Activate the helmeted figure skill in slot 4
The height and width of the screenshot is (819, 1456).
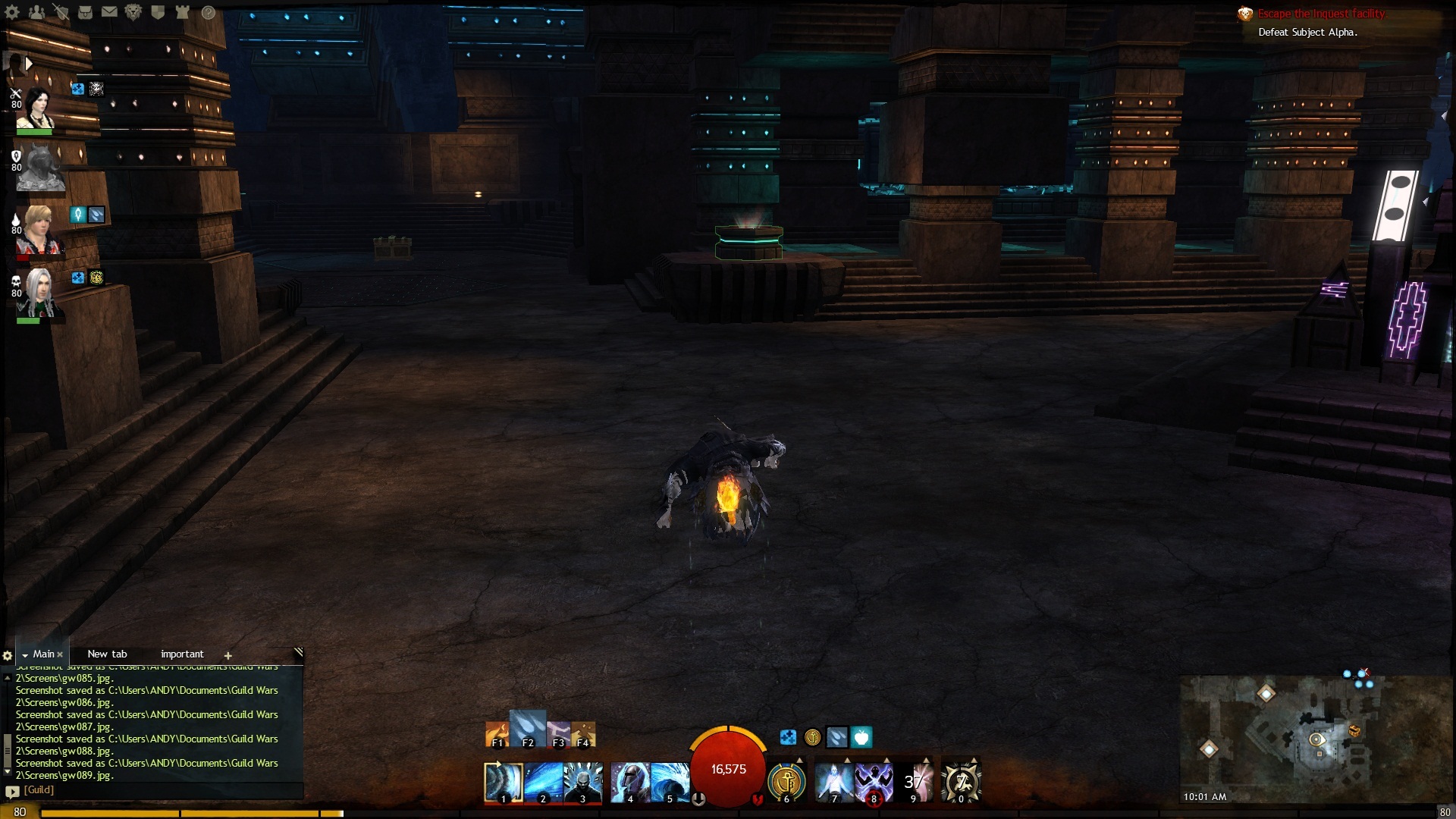coord(629,782)
